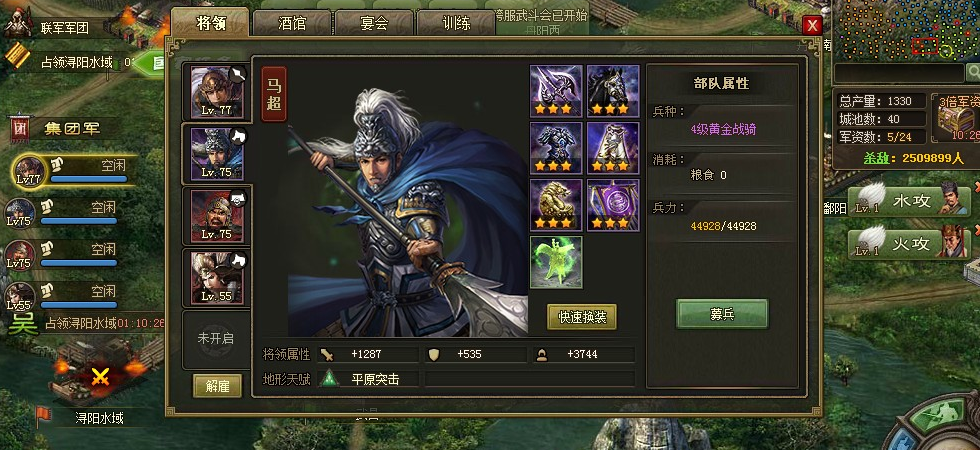Select the golden tiger tally slot
Screen dimensions: 980x450
coord(556,205)
